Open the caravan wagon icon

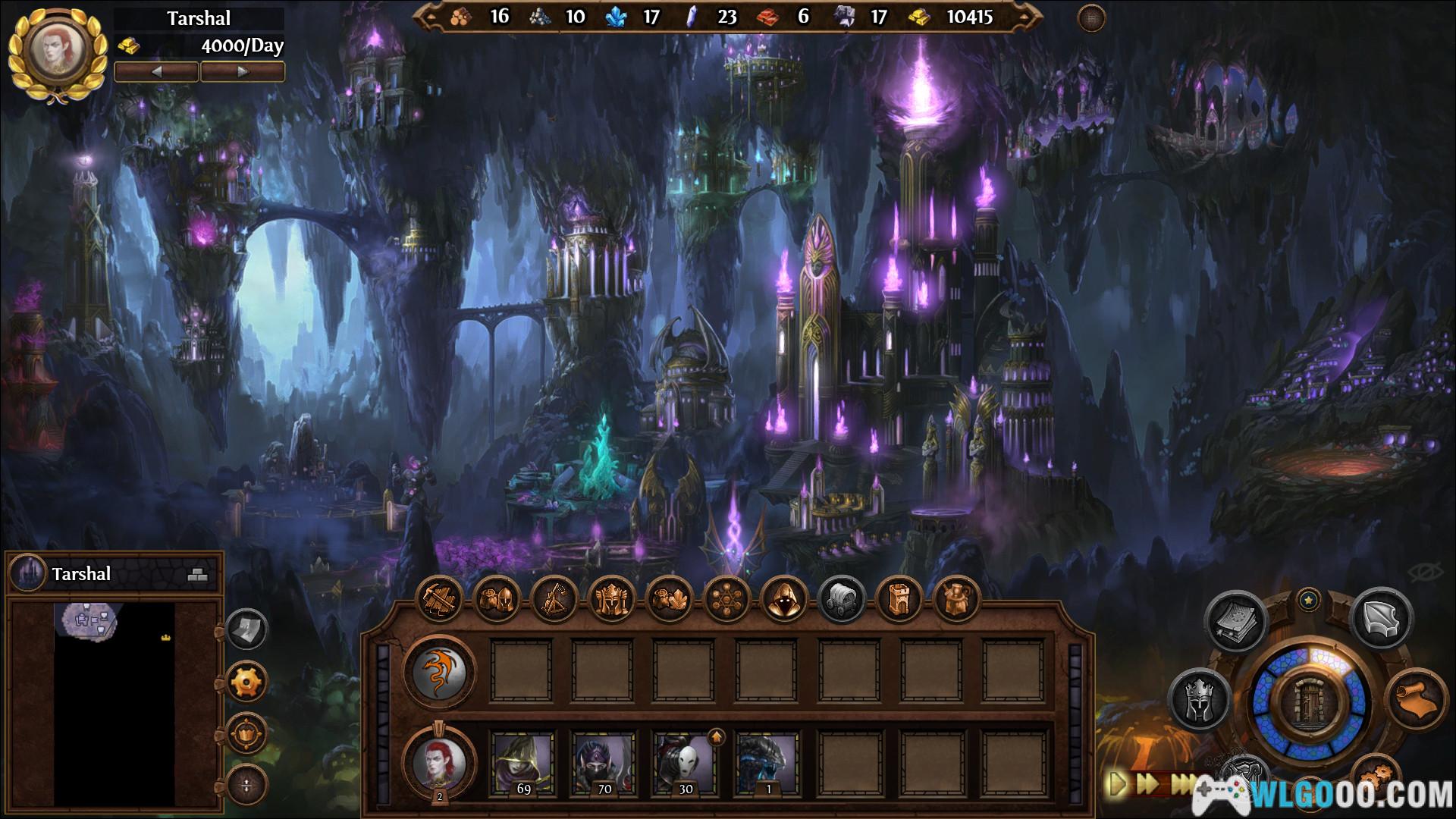(x=842, y=600)
